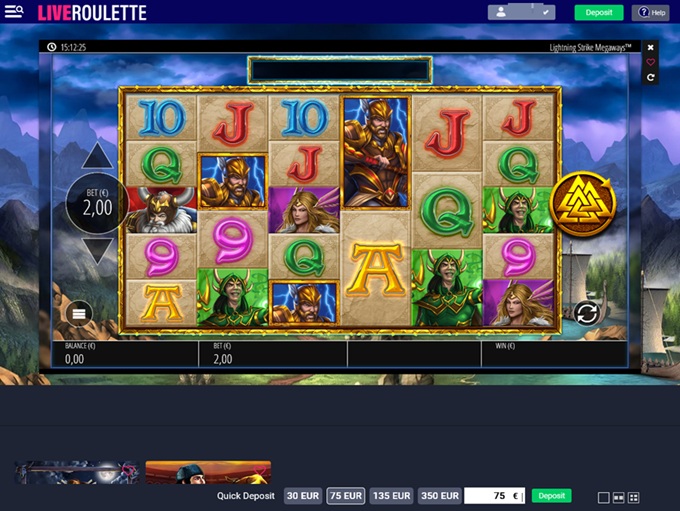Close the game with the X button
The image size is (680, 511).
[651, 47]
